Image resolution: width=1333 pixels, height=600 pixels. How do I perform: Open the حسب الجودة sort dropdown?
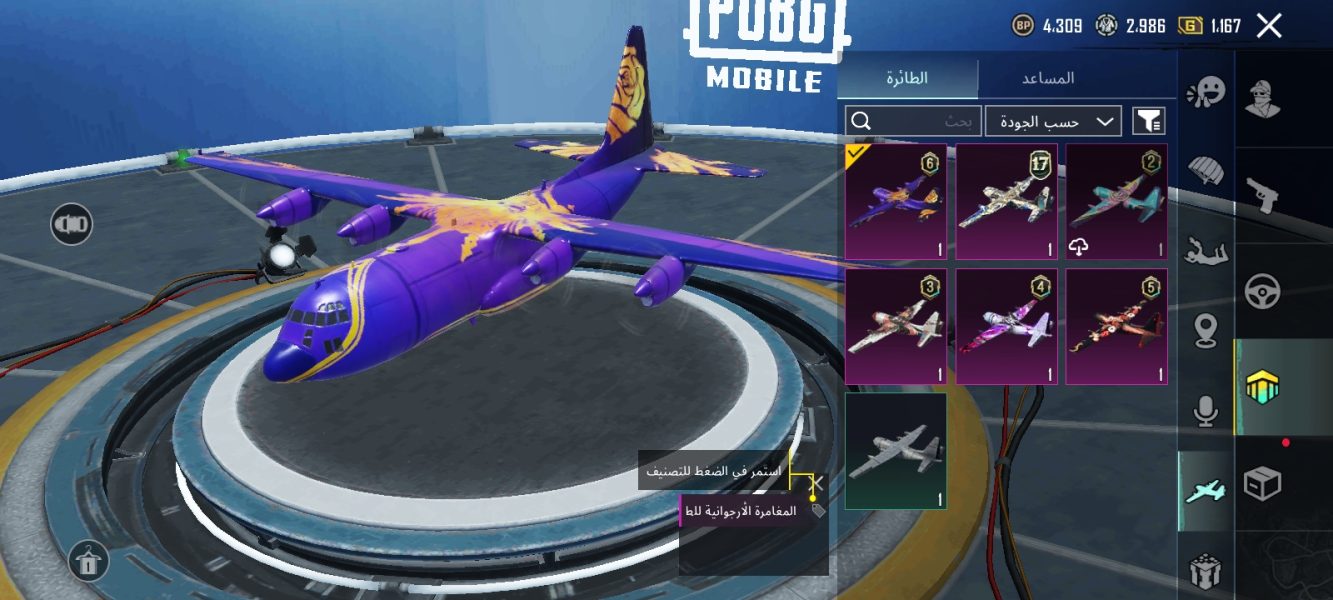pos(1053,122)
